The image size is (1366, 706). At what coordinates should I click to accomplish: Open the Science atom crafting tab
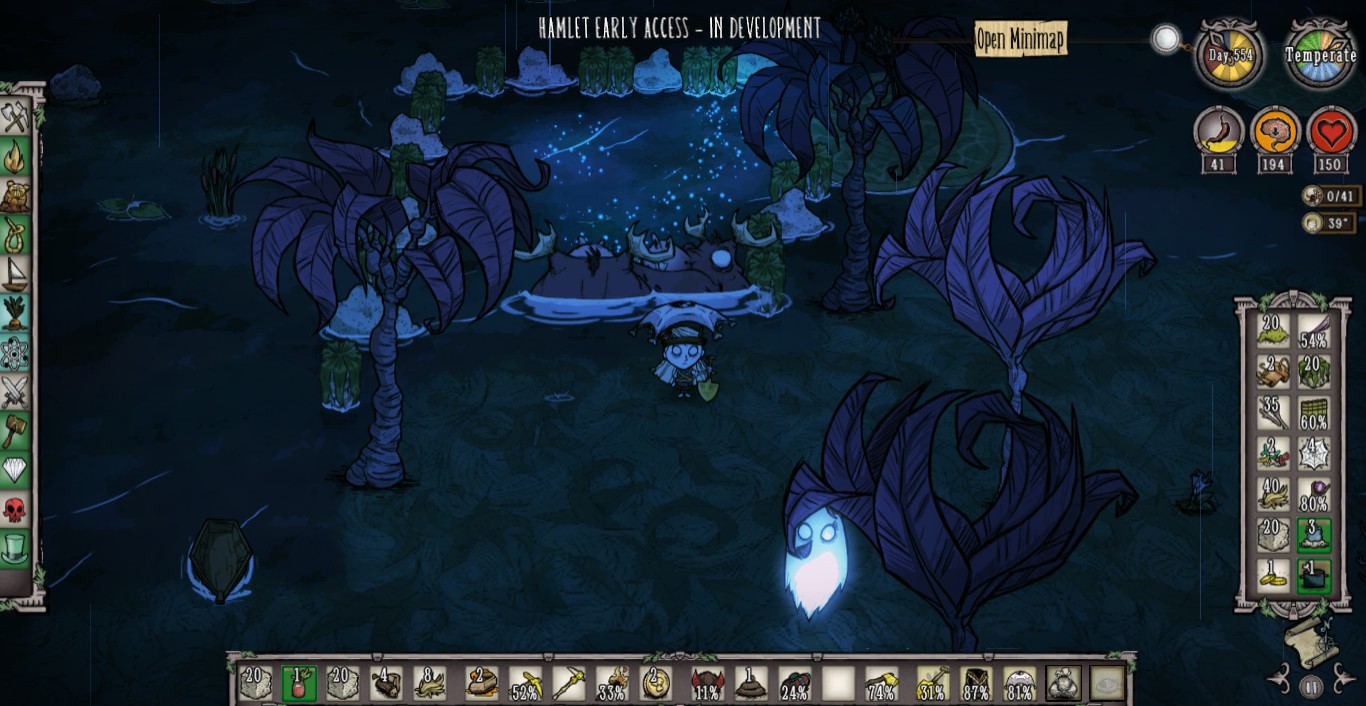[x=15, y=353]
